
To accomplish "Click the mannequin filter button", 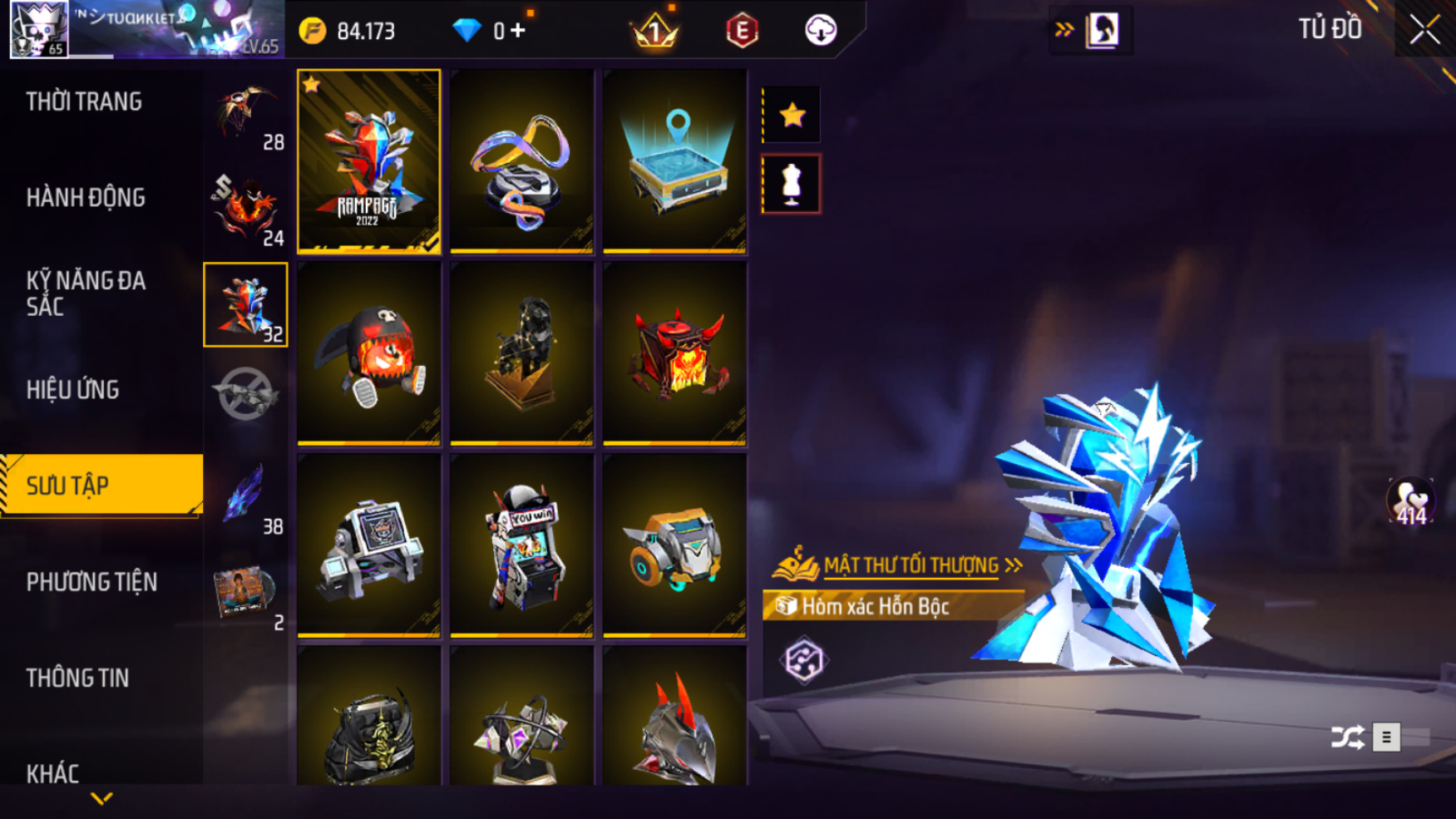I will point(792,184).
